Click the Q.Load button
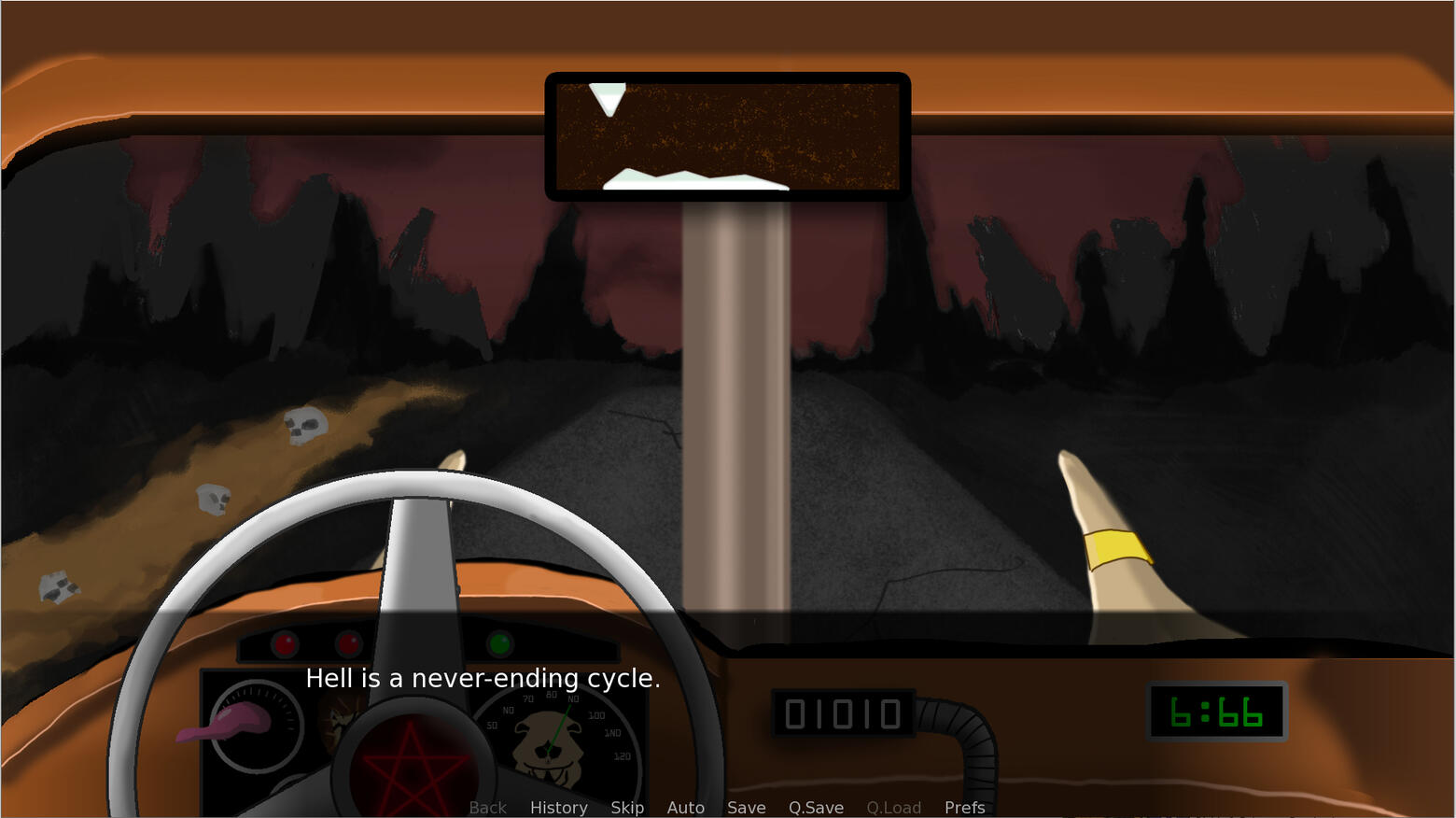Image resolution: width=1456 pixels, height=818 pixels. coord(893,808)
